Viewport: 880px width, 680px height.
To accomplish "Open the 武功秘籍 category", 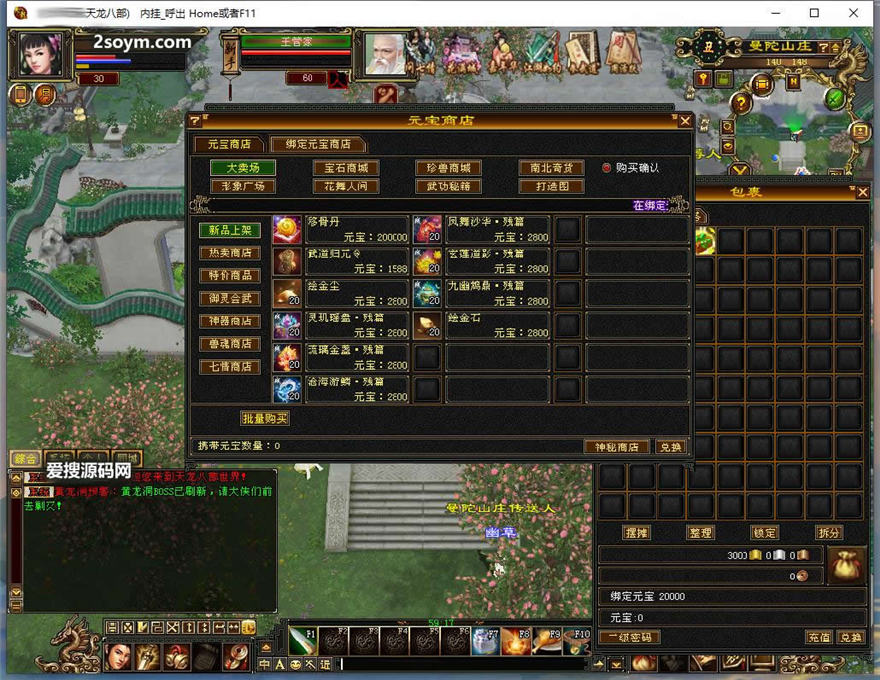I will pos(449,186).
